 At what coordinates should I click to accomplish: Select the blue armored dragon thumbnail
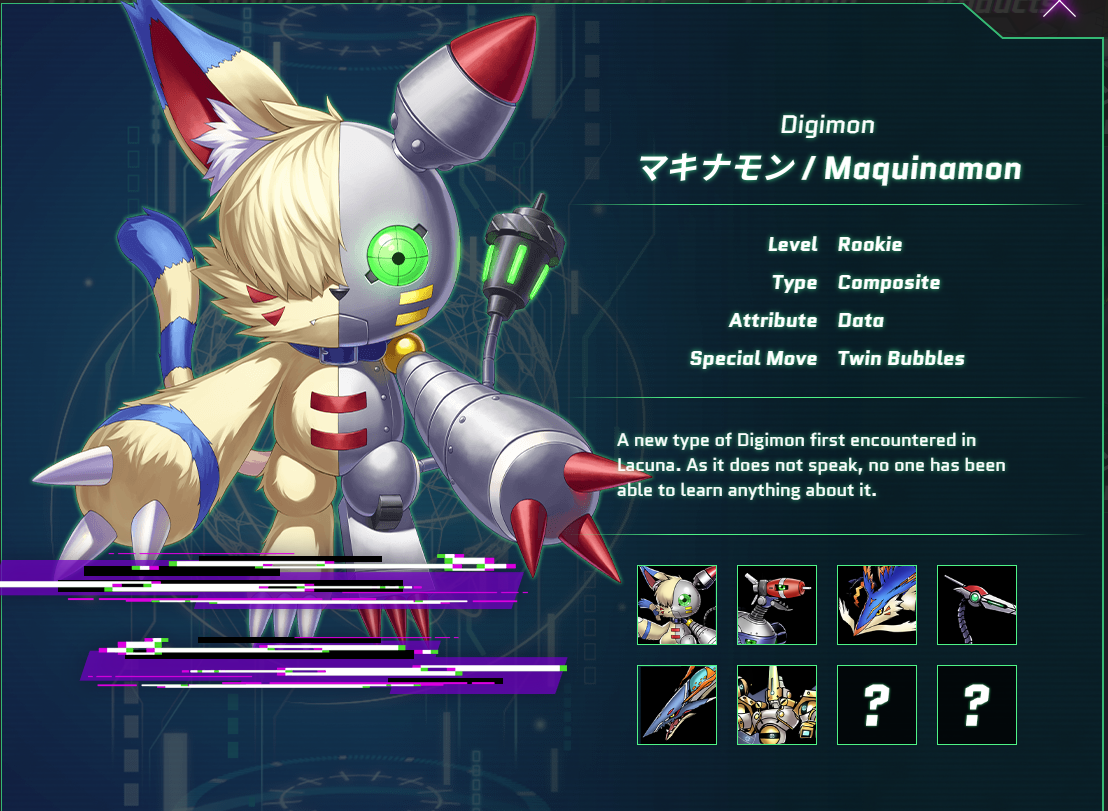pos(677,705)
